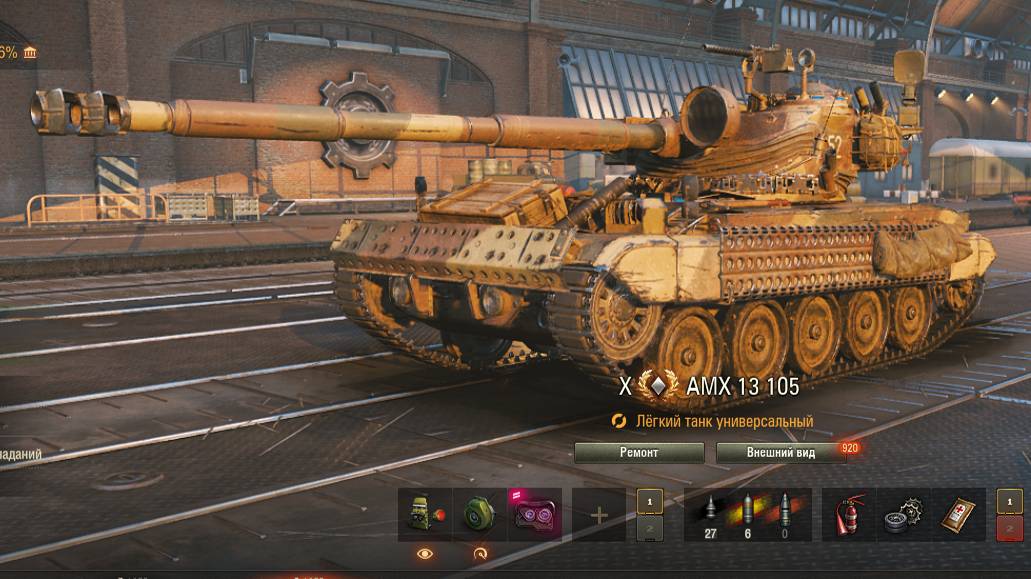Screen dimensions: 1031x579
Task: Select the green round equipment slot
Action: [x=479, y=515]
